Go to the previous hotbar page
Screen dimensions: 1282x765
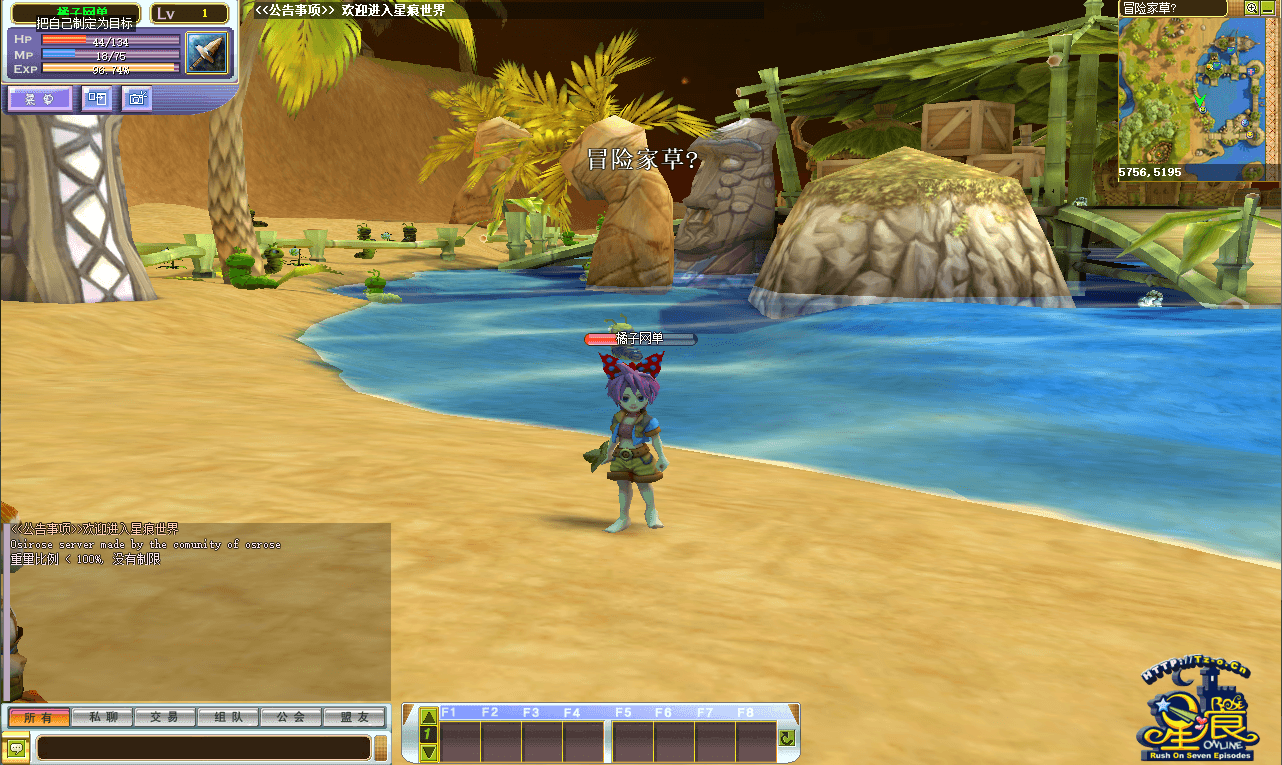tap(428, 716)
